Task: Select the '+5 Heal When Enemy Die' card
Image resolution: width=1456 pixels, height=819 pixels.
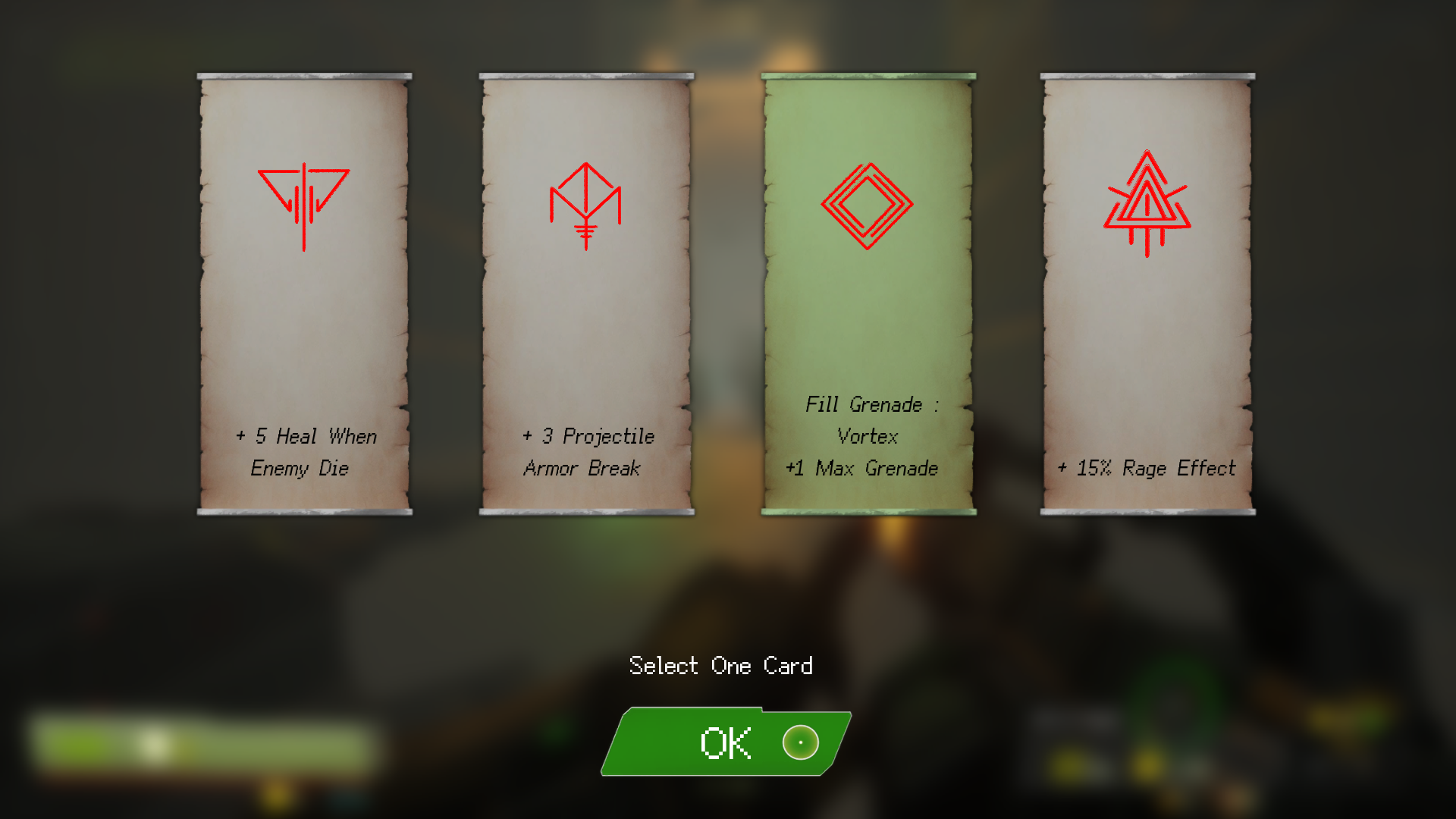Action: tap(303, 303)
